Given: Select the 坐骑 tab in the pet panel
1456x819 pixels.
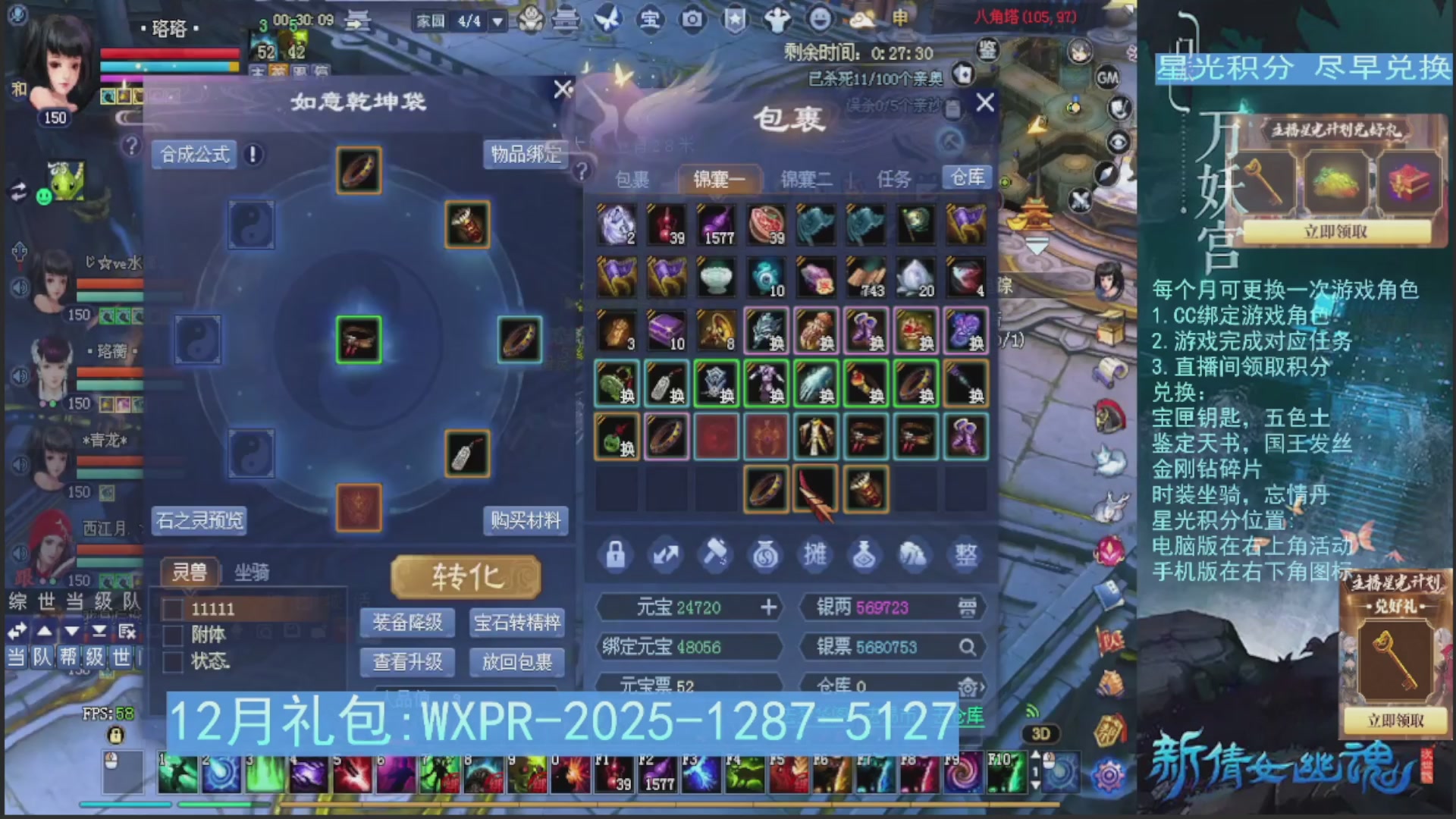Looking at the screenshot, I should [x=250, y=571].
